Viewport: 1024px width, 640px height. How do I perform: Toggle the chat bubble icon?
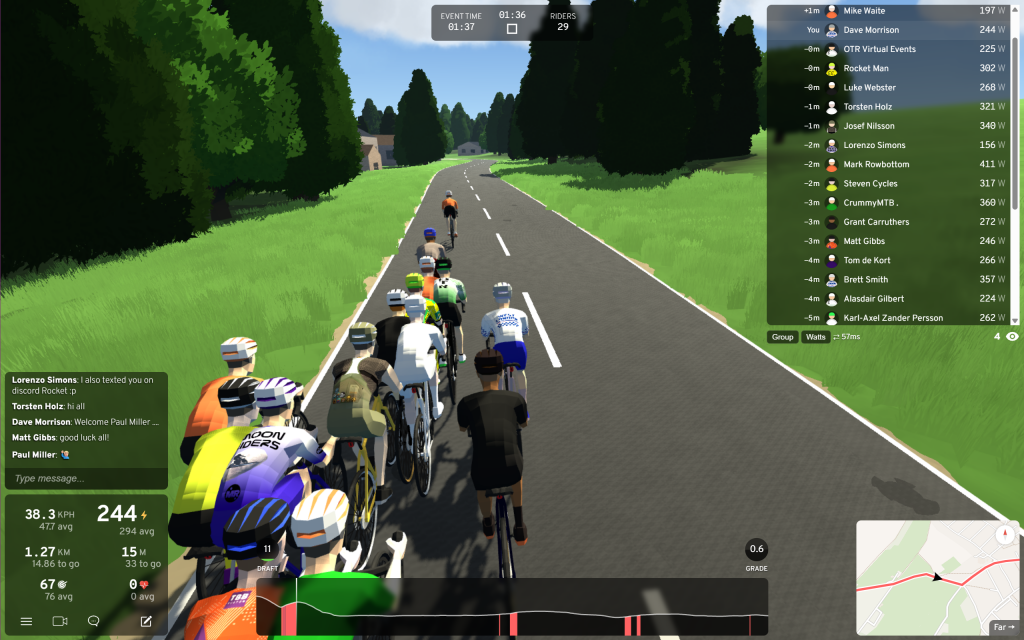(x=93, y=621)
